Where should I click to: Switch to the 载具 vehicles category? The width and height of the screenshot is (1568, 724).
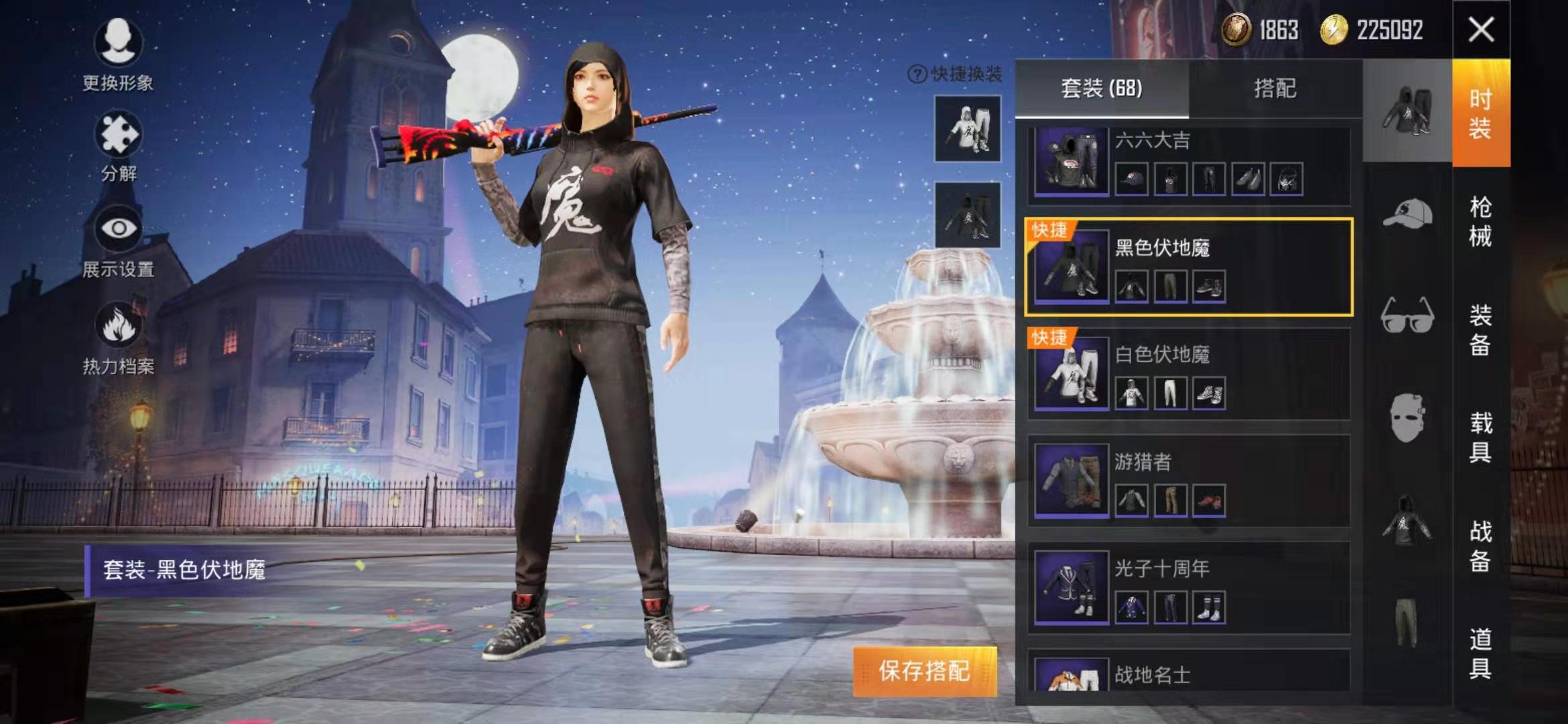coord(1480,437)
